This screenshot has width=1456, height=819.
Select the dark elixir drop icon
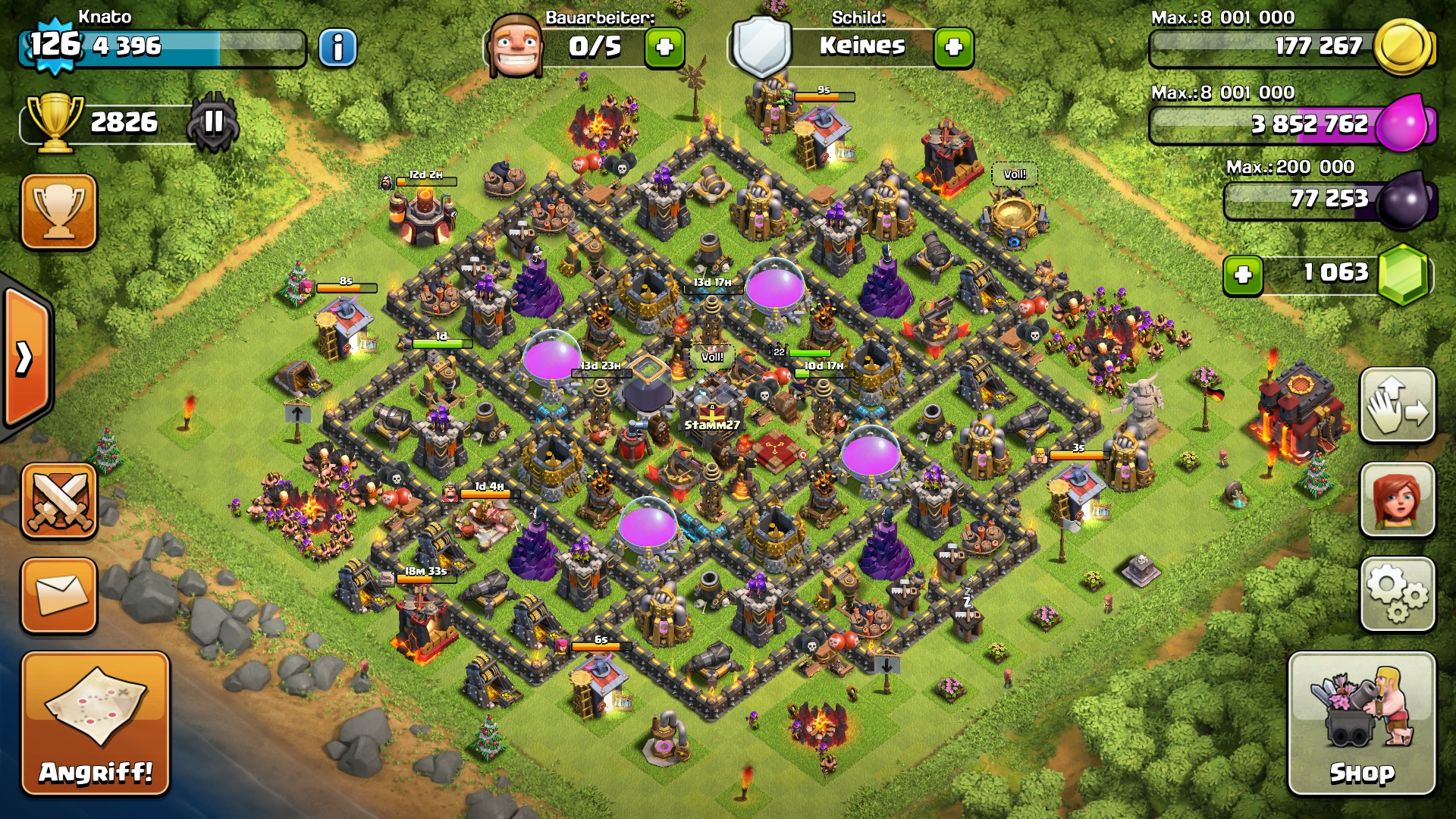[x=1404, y=199]
